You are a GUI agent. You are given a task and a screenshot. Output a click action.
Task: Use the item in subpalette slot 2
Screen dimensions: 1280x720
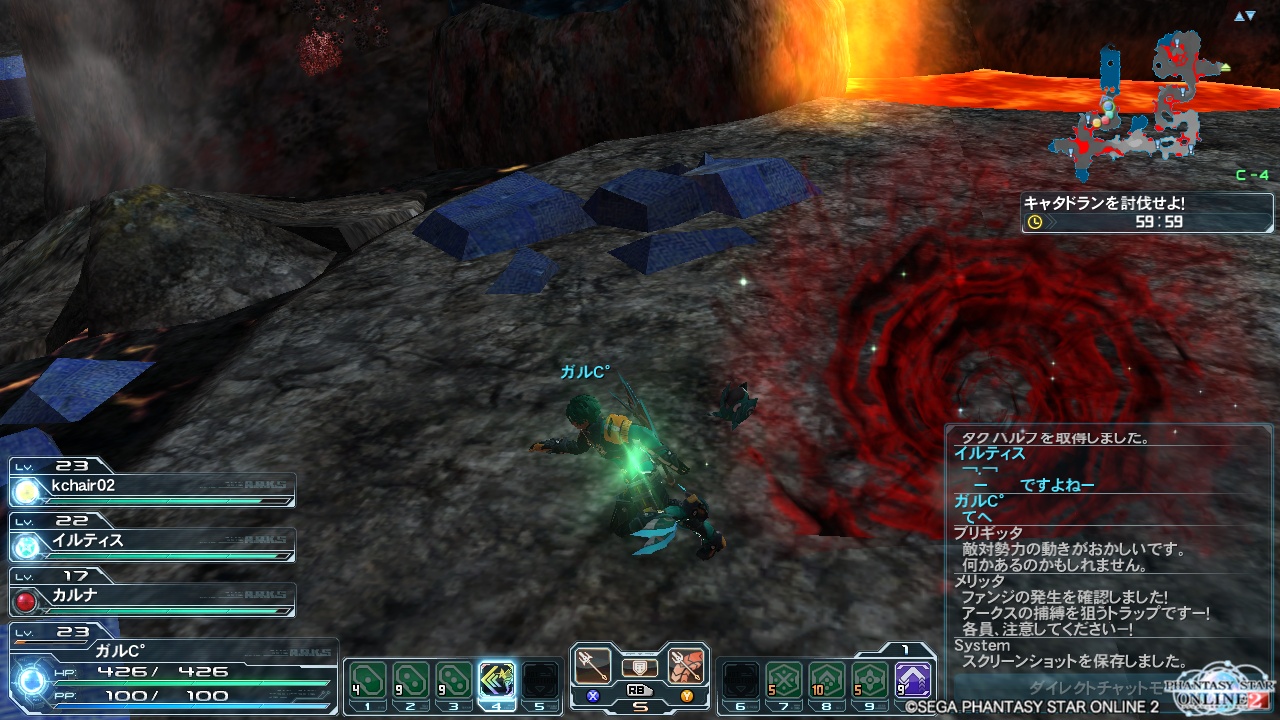coord(410,682)
